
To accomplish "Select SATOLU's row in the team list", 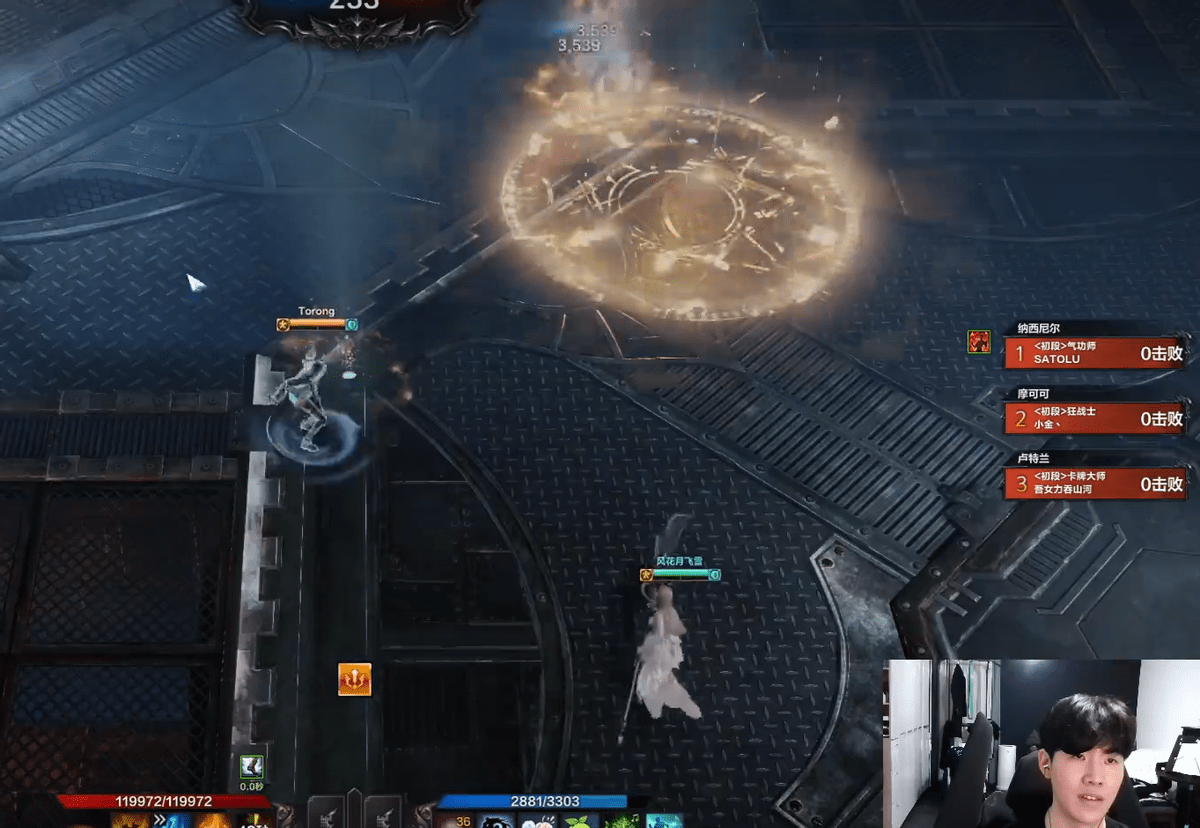I will [1097, 352].
